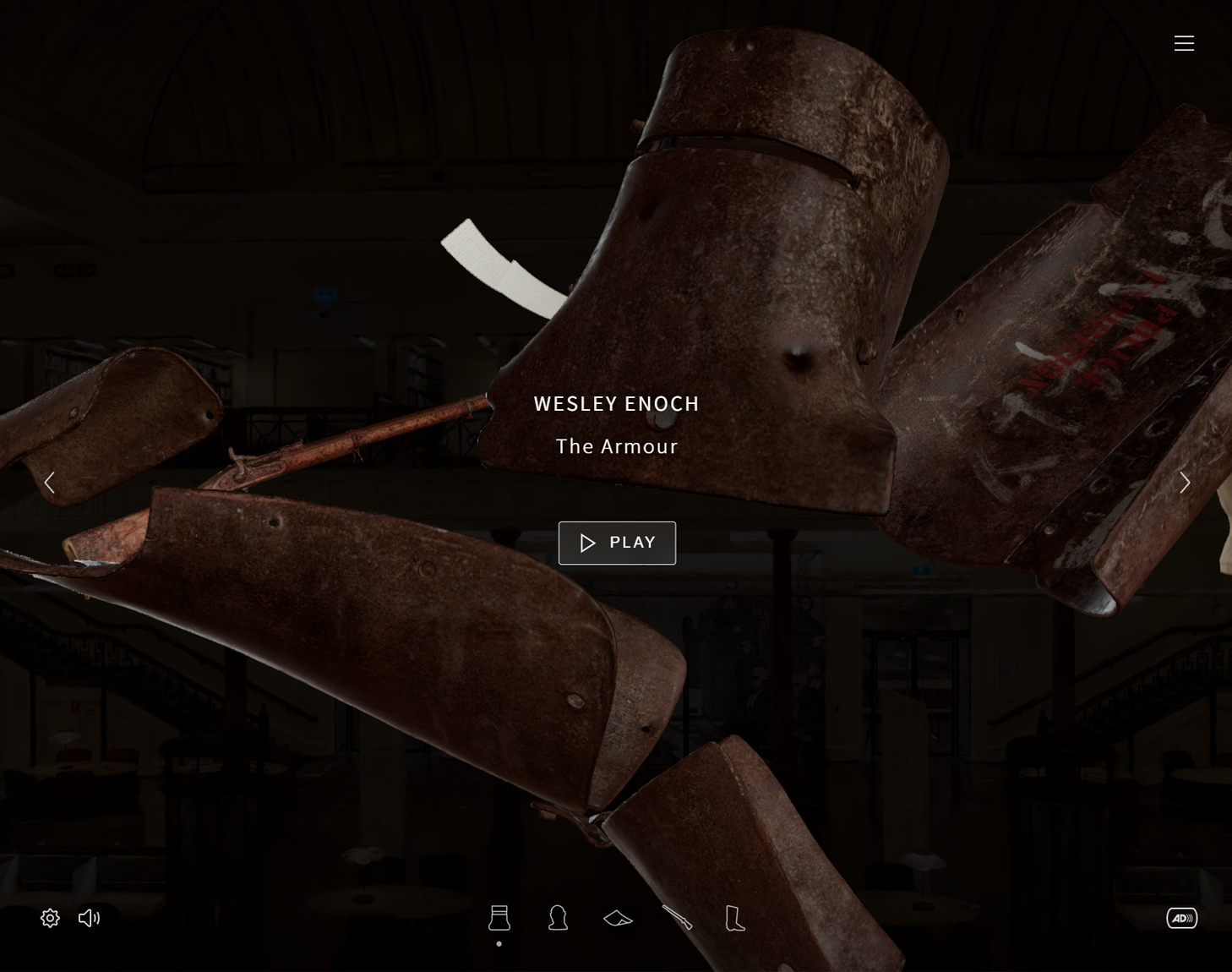Screen dimensions: 1232x972
Task: Select the boot icon
Action: pos(735,918)
